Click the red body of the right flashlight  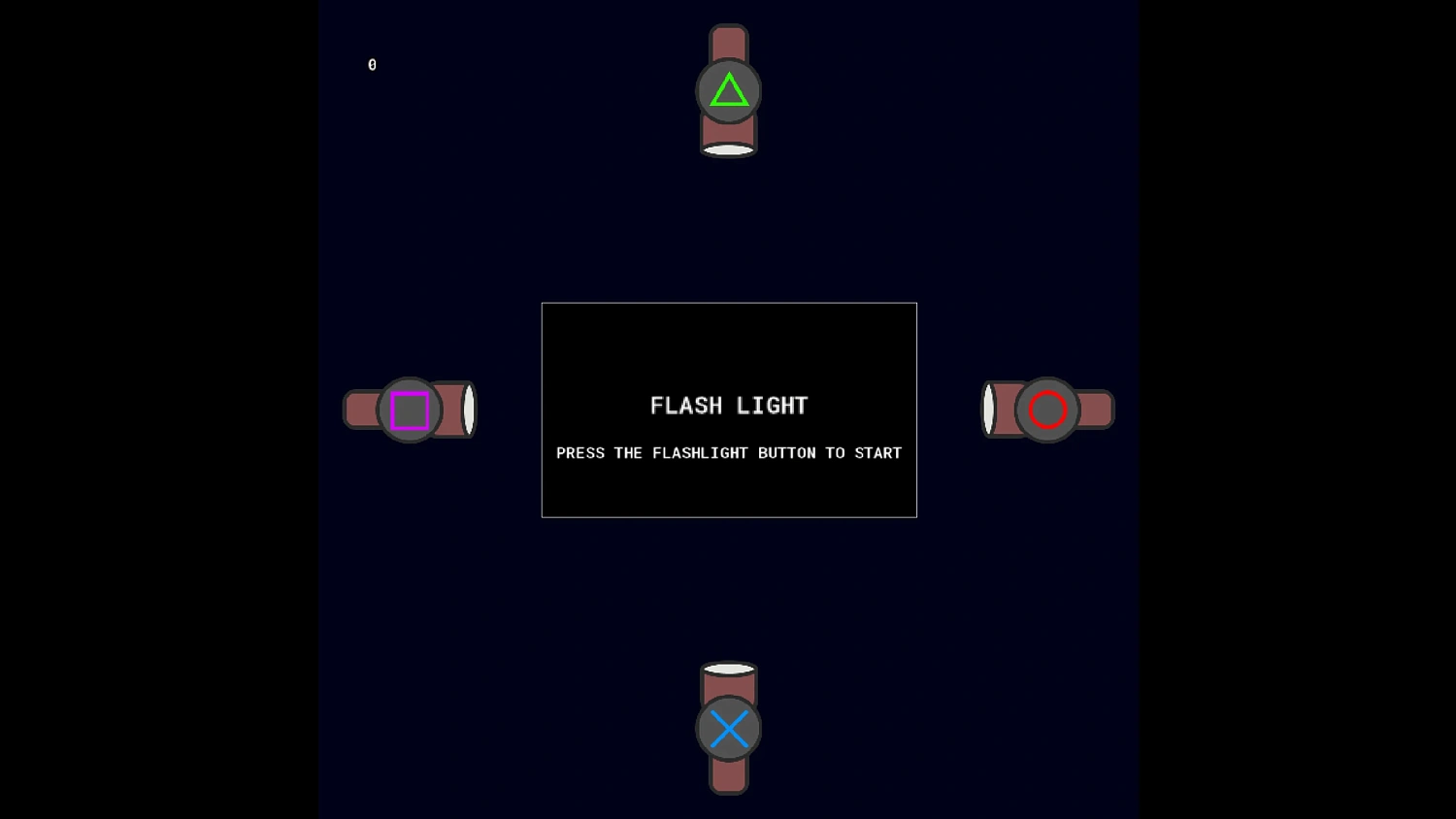(1092, 409)
